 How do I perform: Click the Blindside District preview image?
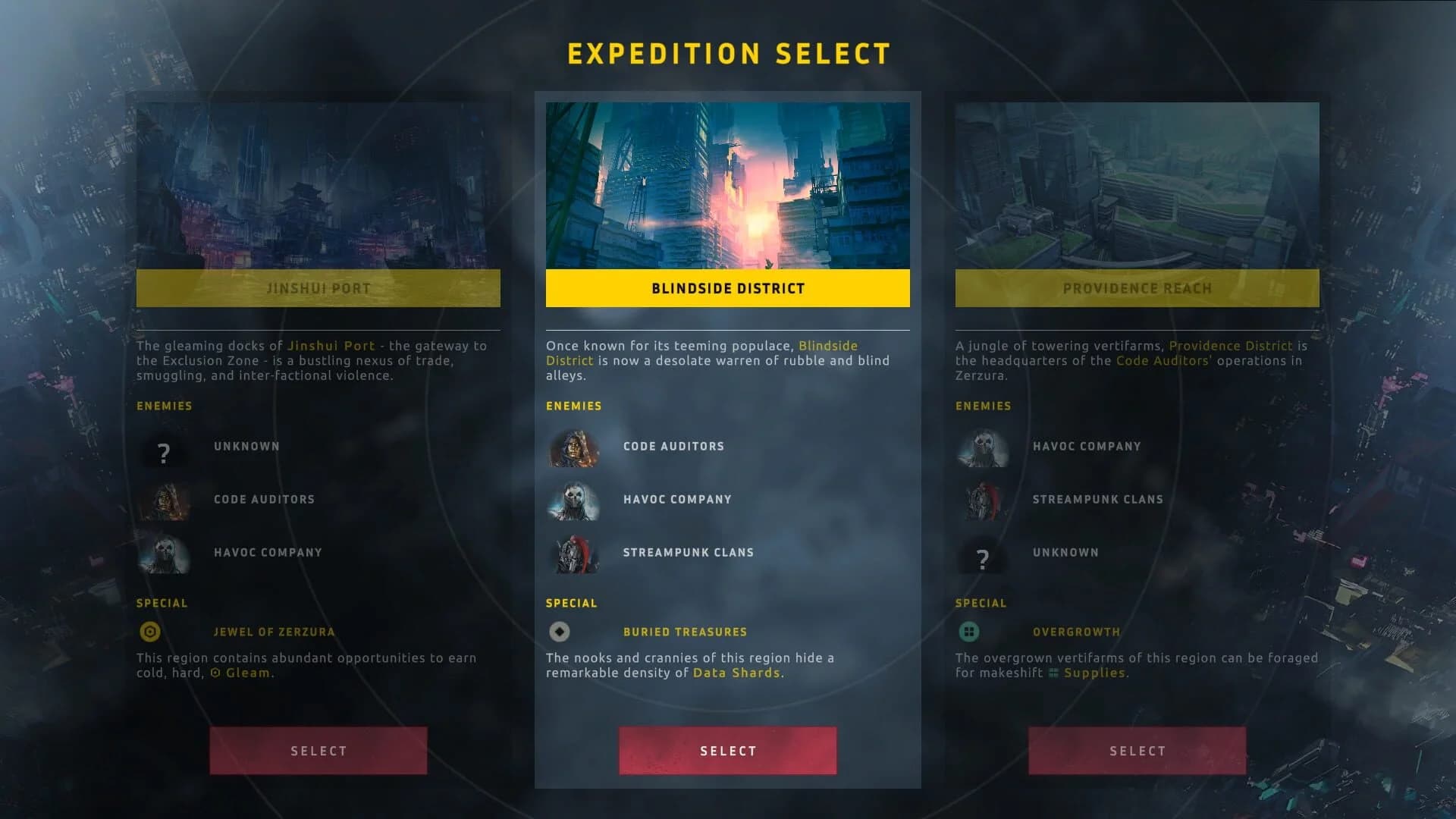728,184
